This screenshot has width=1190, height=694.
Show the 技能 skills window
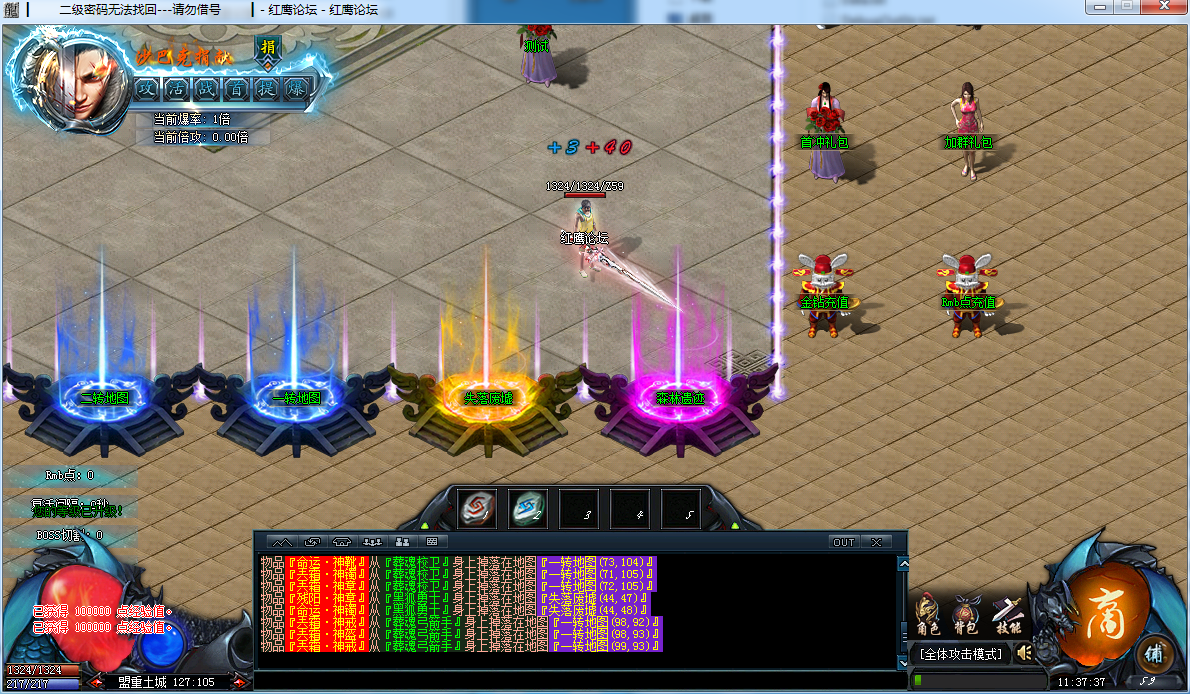tap(1007, 614)
